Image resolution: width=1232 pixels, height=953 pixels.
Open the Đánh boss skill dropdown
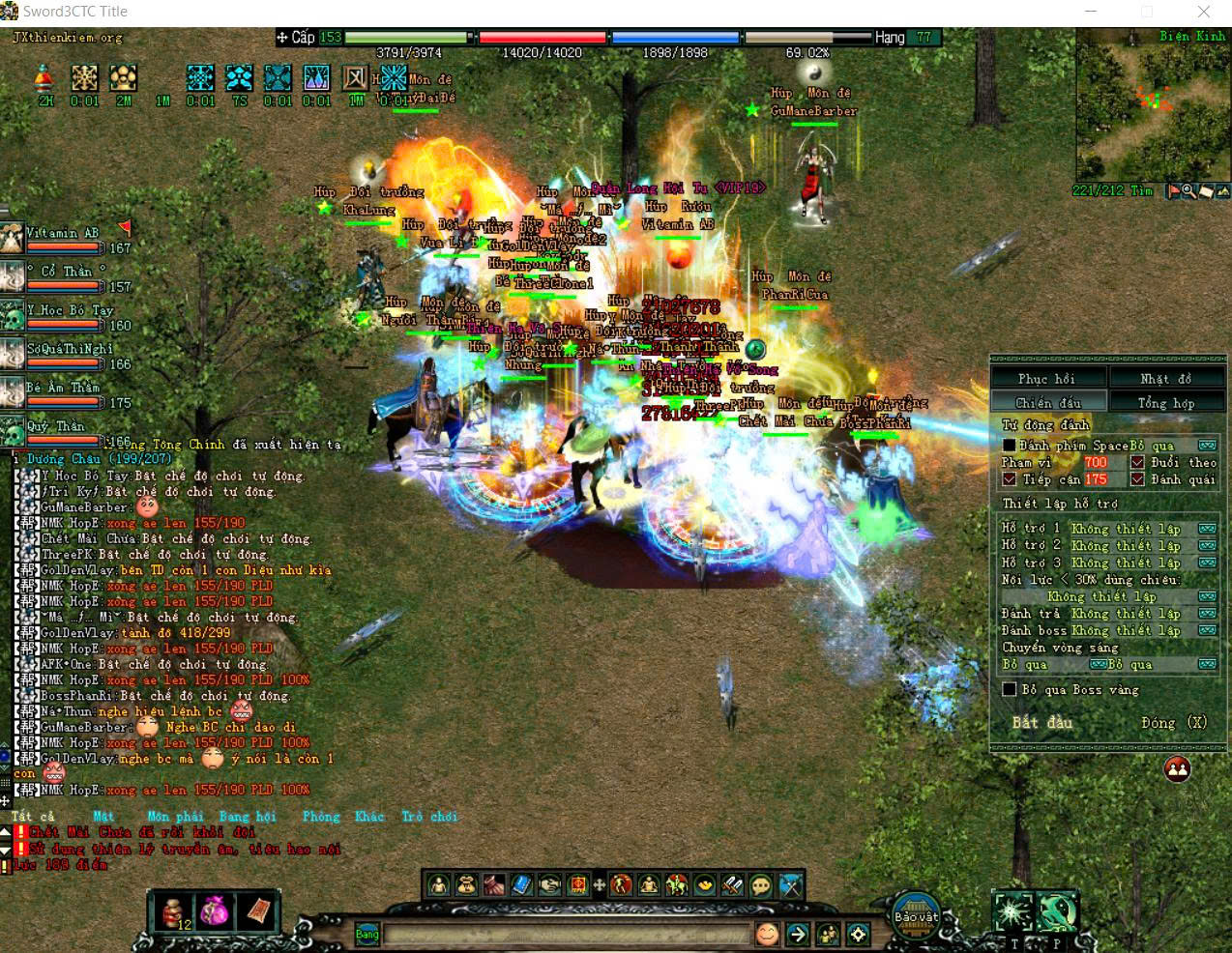pos(1207,630)
